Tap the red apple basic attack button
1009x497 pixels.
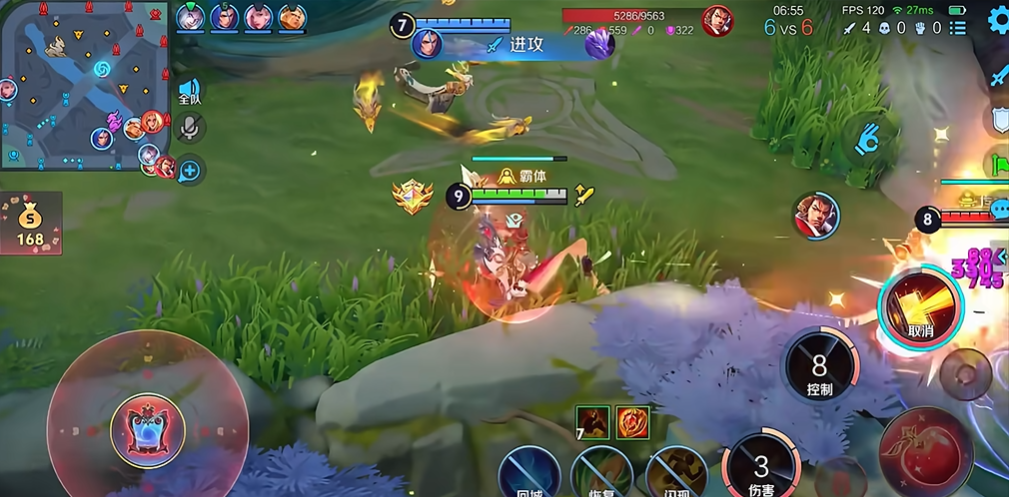pos(925,450)
